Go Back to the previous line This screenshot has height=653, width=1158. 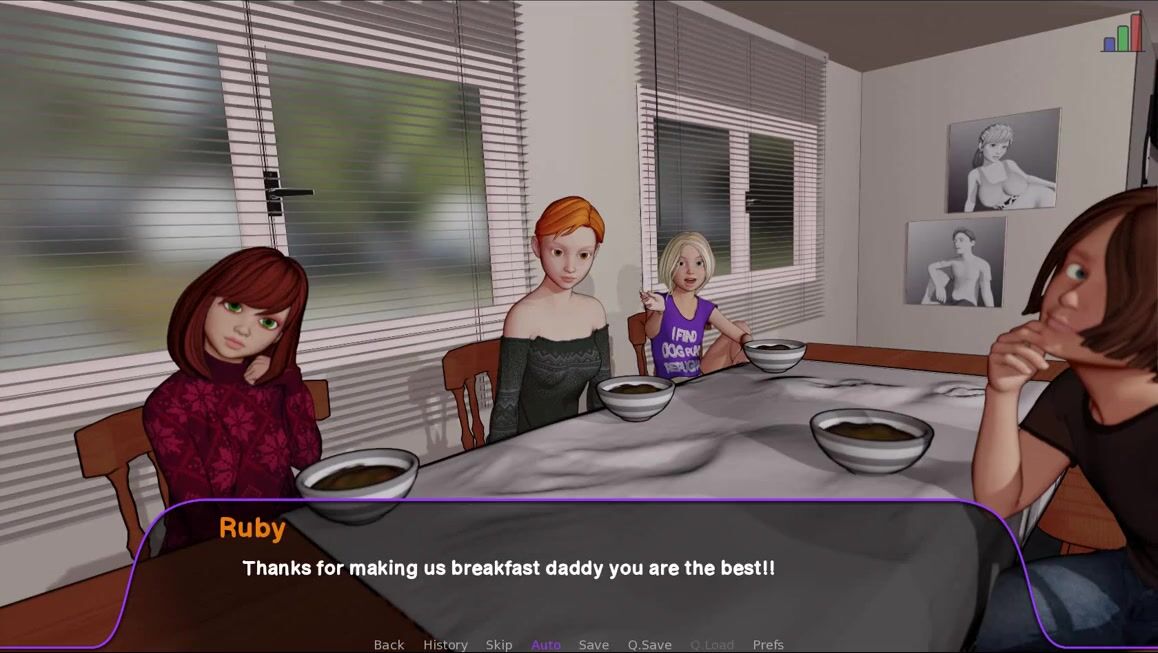click(x=389, y=645)
